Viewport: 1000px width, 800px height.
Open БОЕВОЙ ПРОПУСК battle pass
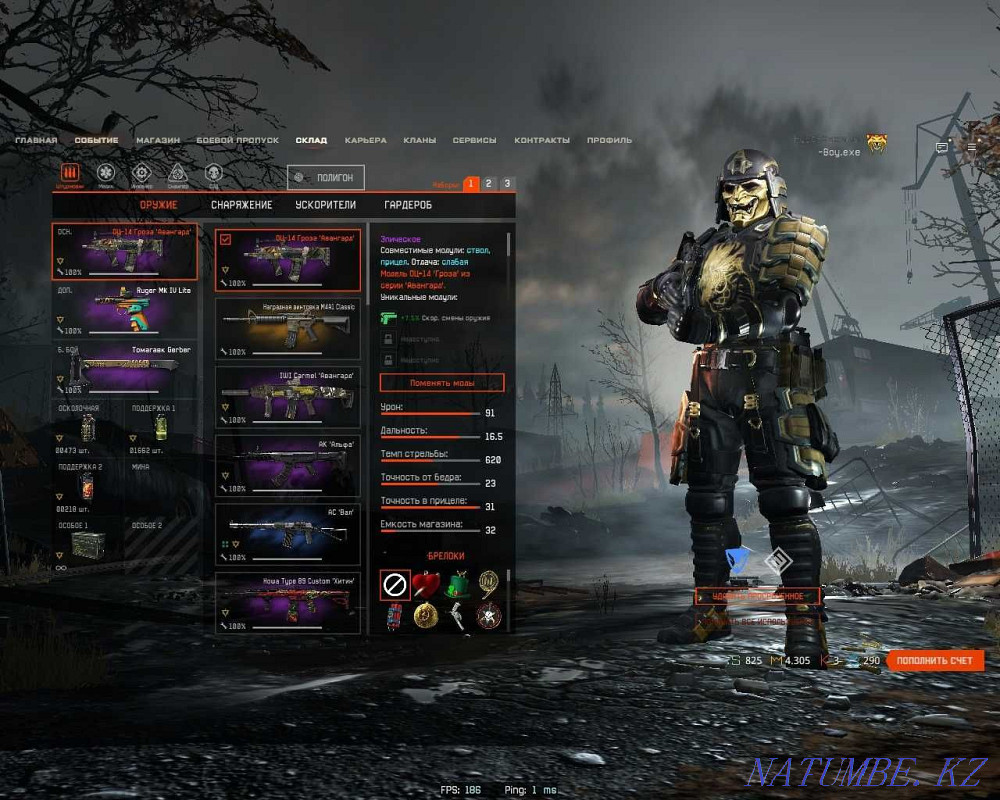coord(237,141)
